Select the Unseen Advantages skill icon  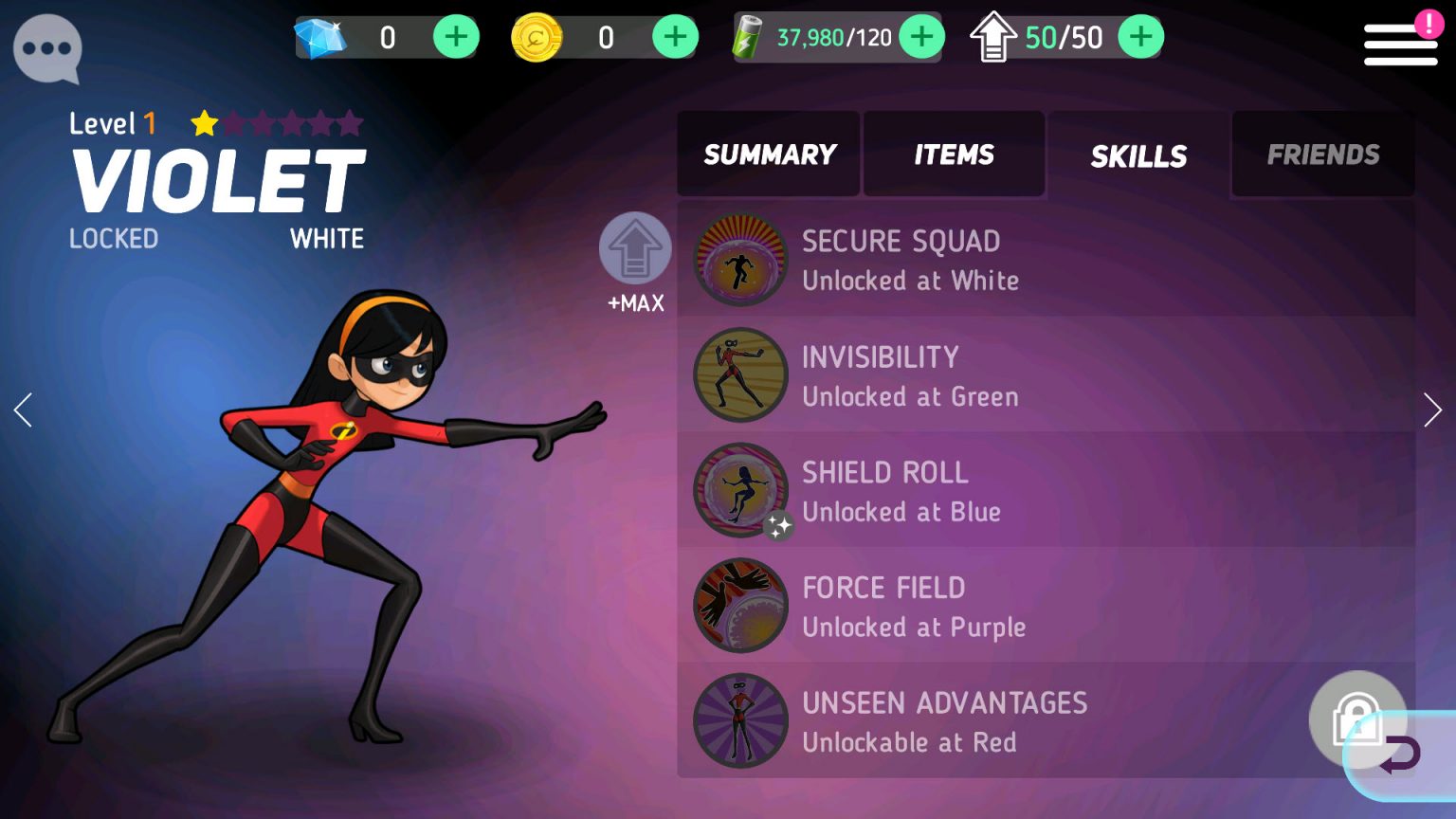click(740, 720)
